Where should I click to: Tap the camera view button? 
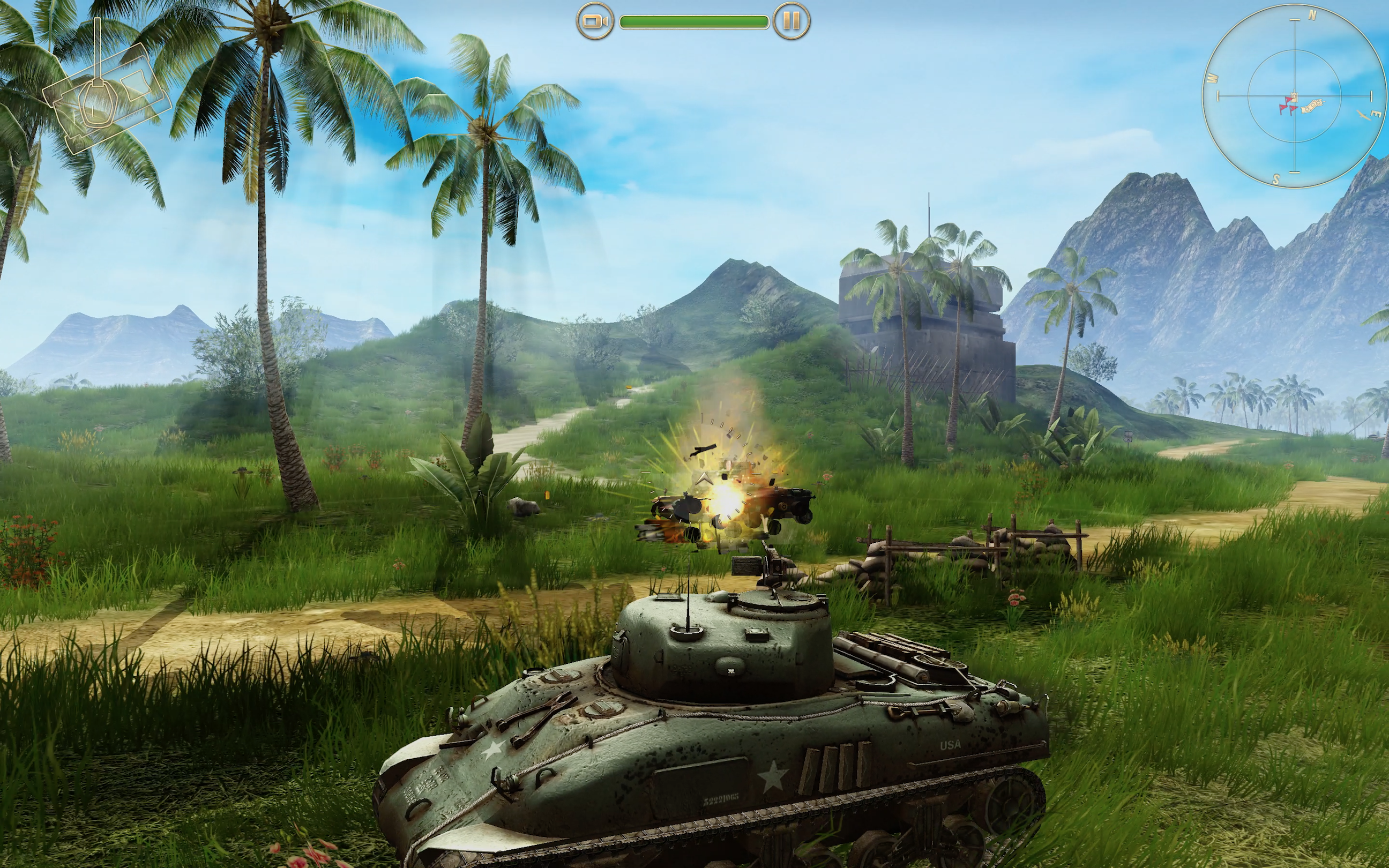point(595,22)
